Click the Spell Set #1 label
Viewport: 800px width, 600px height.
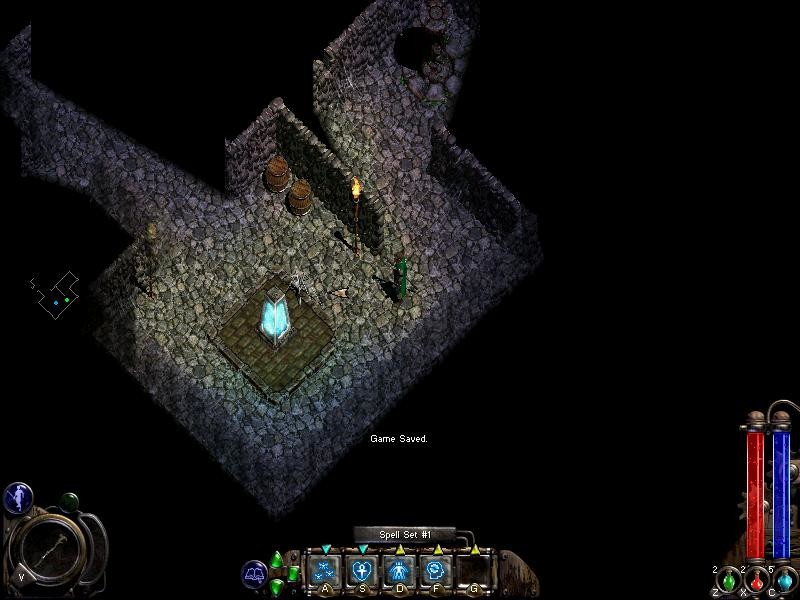tap(404, 535)
